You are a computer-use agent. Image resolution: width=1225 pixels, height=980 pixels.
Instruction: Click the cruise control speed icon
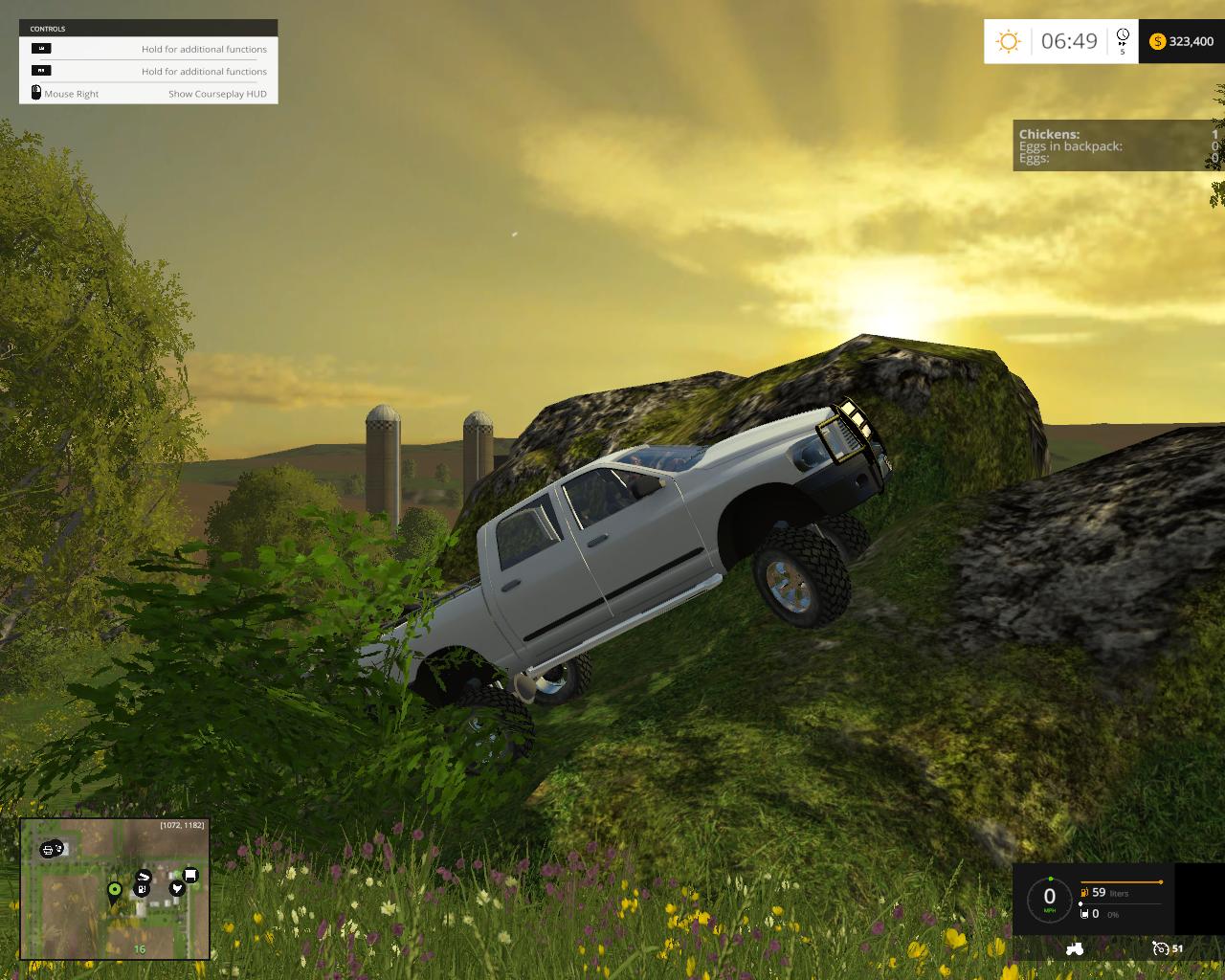click(1161, 948)
